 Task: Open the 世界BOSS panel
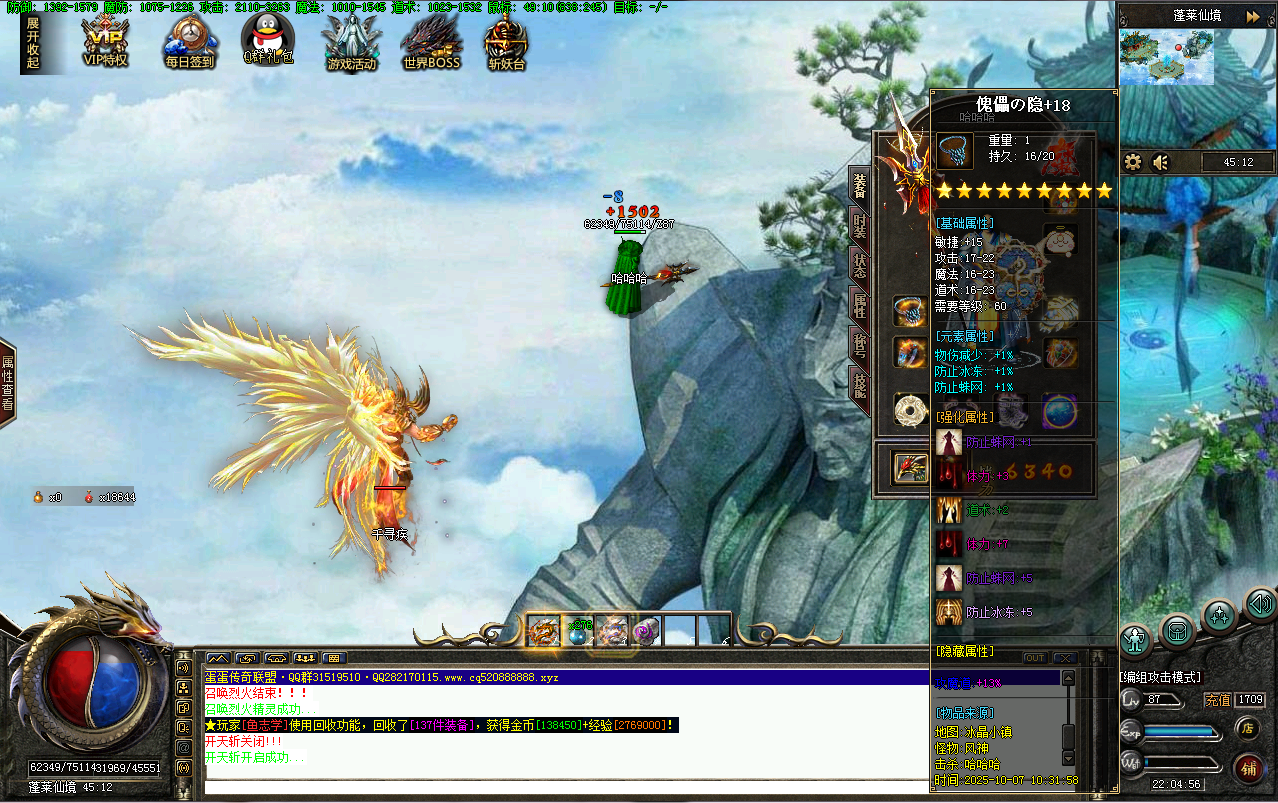[431, 42]
